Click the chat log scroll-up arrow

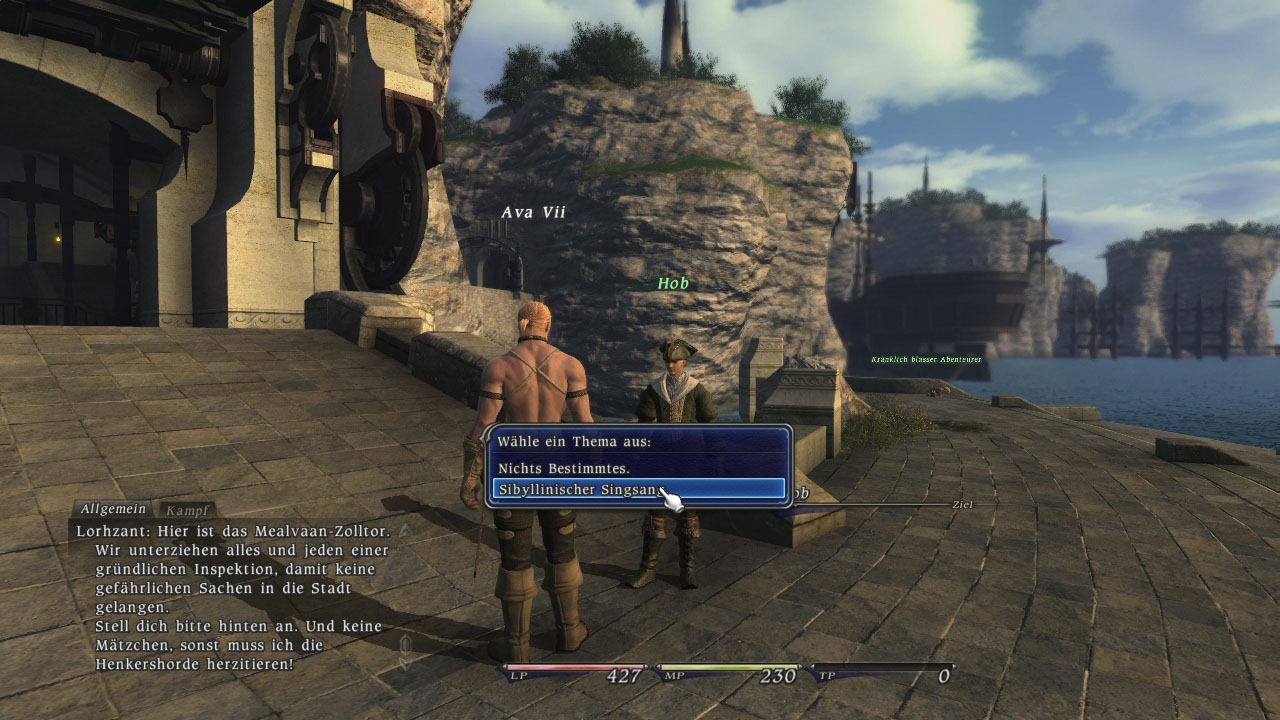(405, 530)
